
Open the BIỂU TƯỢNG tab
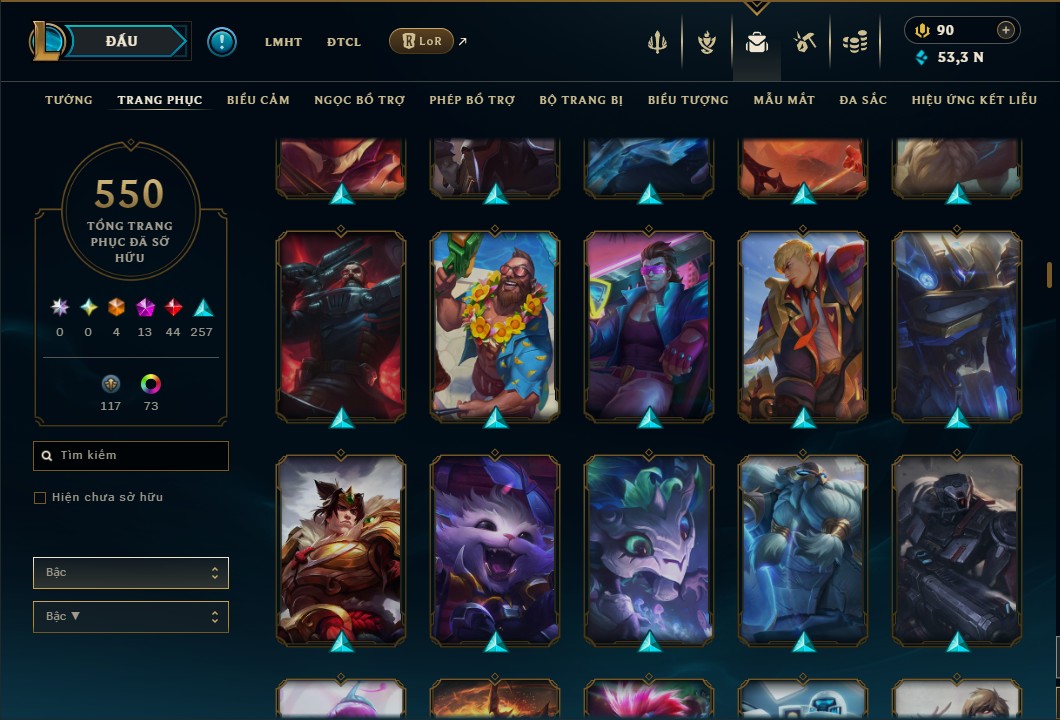[x=688, y=100]
